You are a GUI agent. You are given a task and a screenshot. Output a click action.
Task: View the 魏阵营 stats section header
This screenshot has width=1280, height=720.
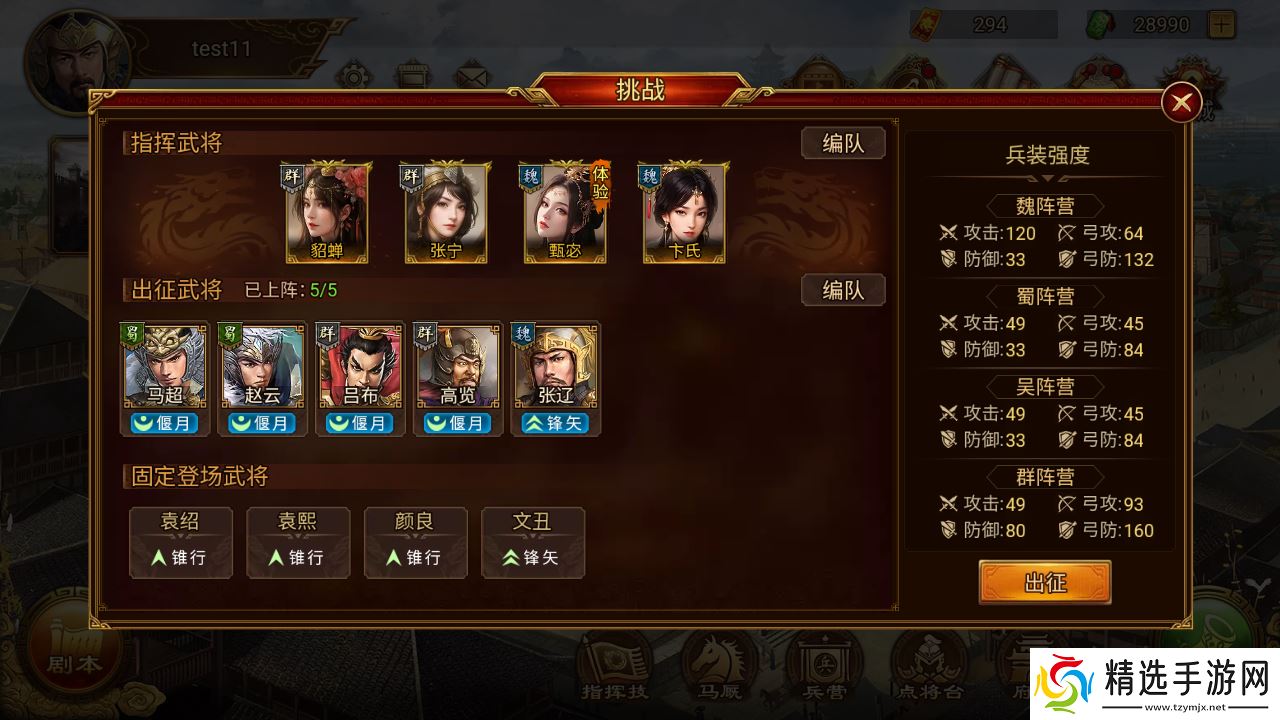tap(1043, 206)
